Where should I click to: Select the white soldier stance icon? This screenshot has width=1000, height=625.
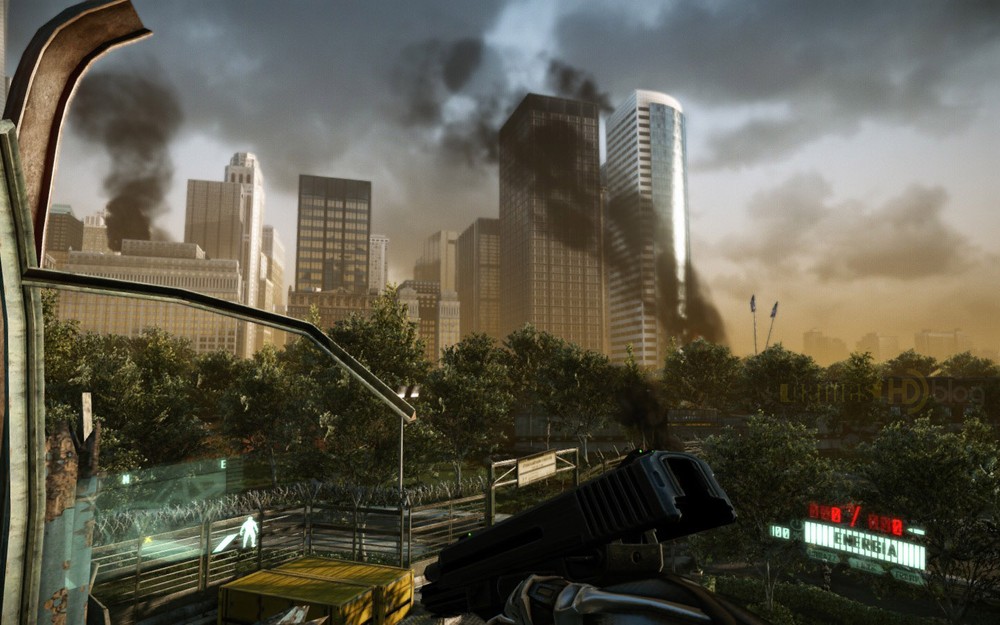(248, 531)
